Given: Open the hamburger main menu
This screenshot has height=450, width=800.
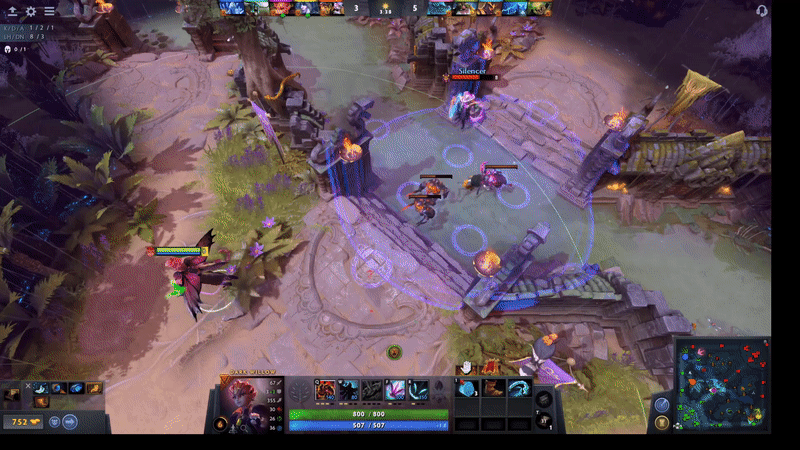Looking at the screenshot, I should tap(49, 11).
